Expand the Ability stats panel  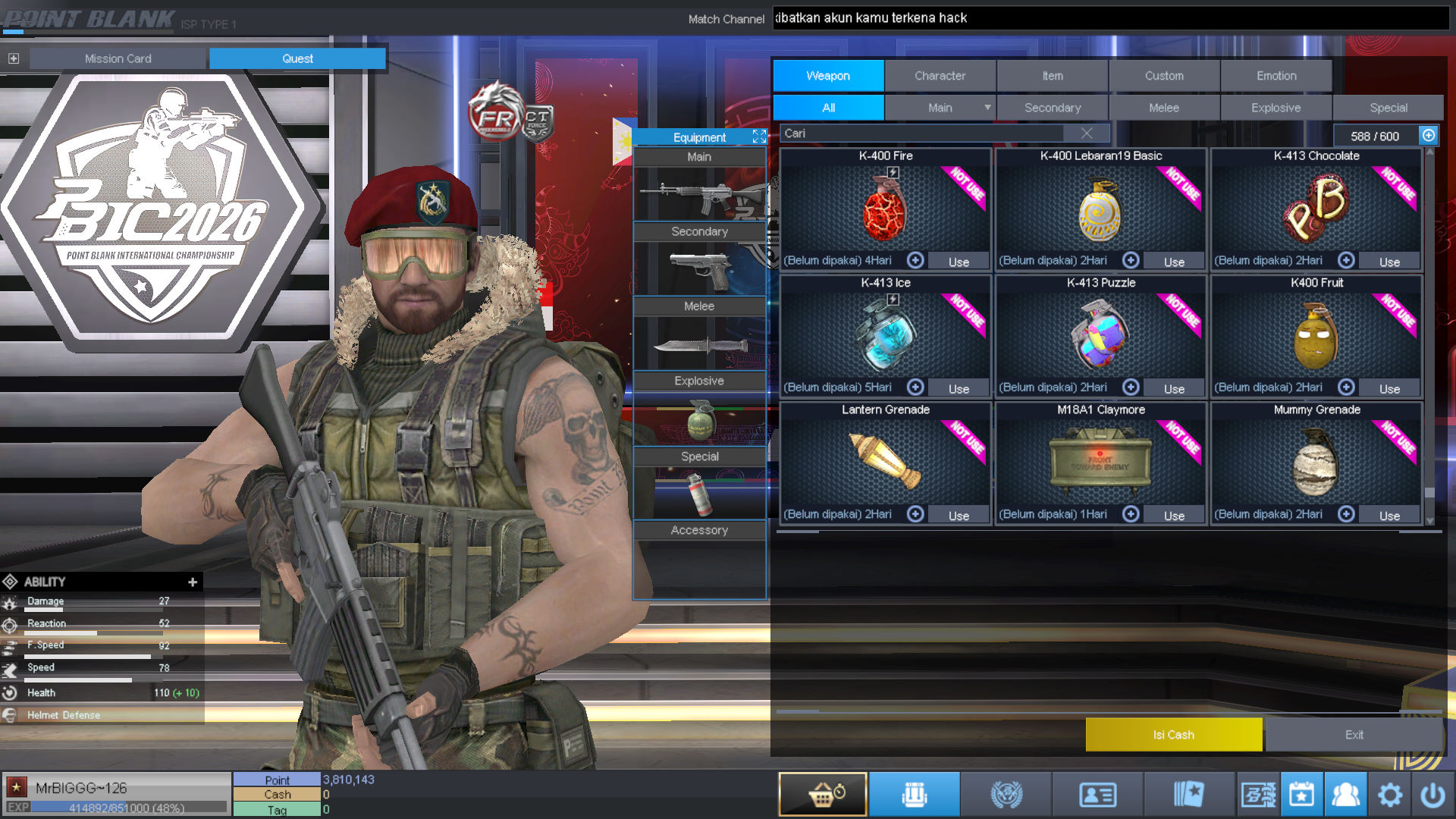193,582
